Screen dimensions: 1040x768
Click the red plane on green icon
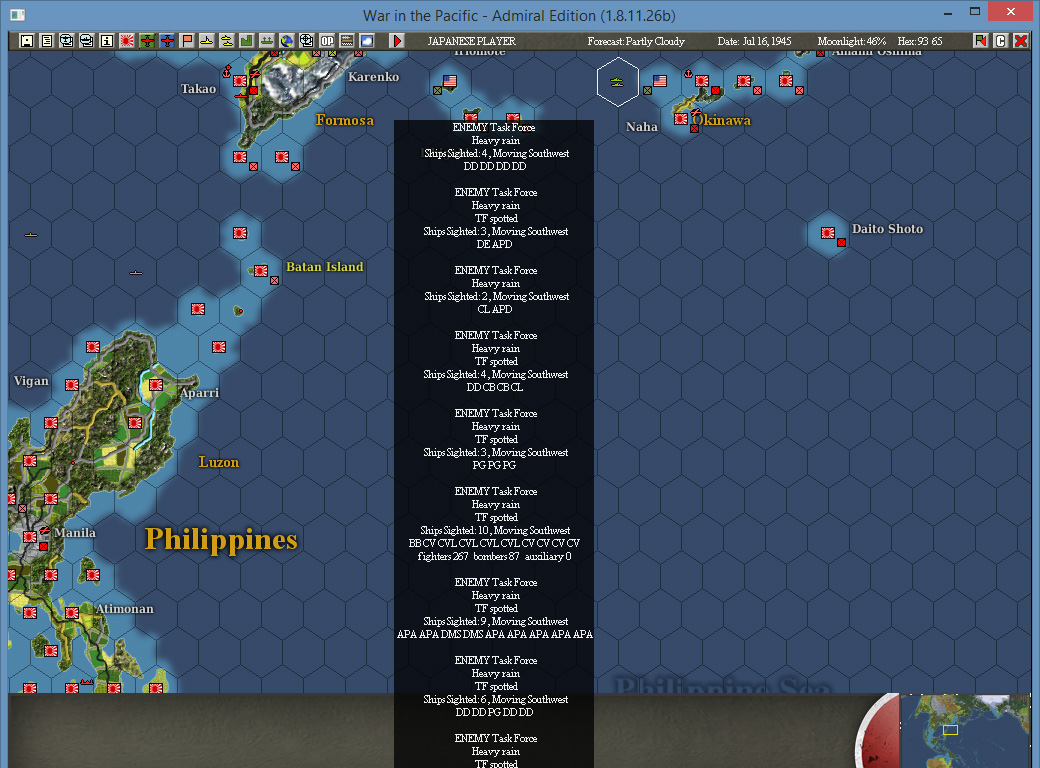[x=147, y=41]
